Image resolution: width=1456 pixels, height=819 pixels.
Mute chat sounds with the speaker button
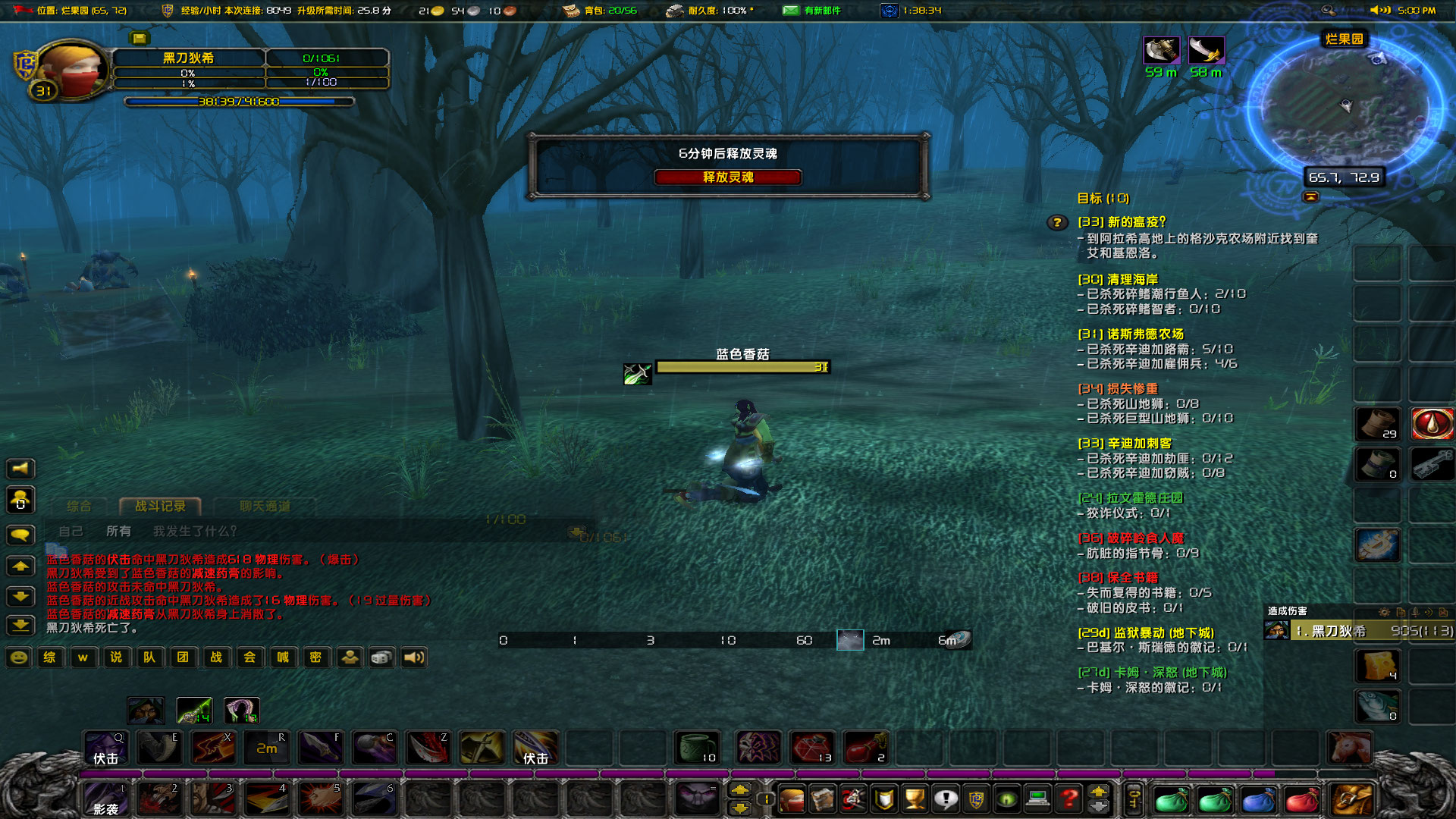tap(415, 657)
